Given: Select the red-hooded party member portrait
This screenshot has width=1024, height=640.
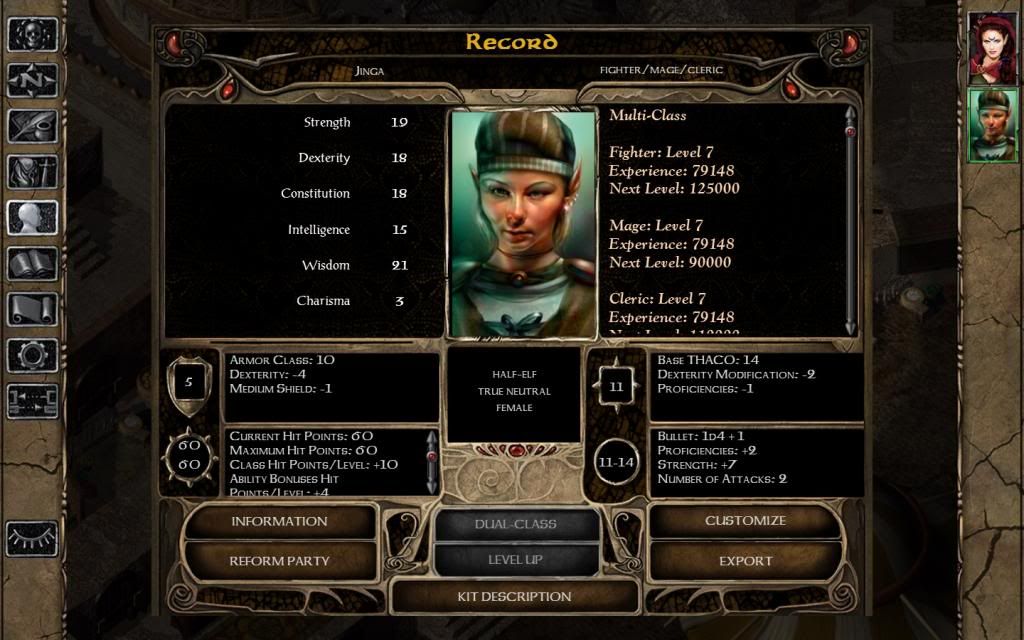Looking at the screenshot, I should coord(992,49).
